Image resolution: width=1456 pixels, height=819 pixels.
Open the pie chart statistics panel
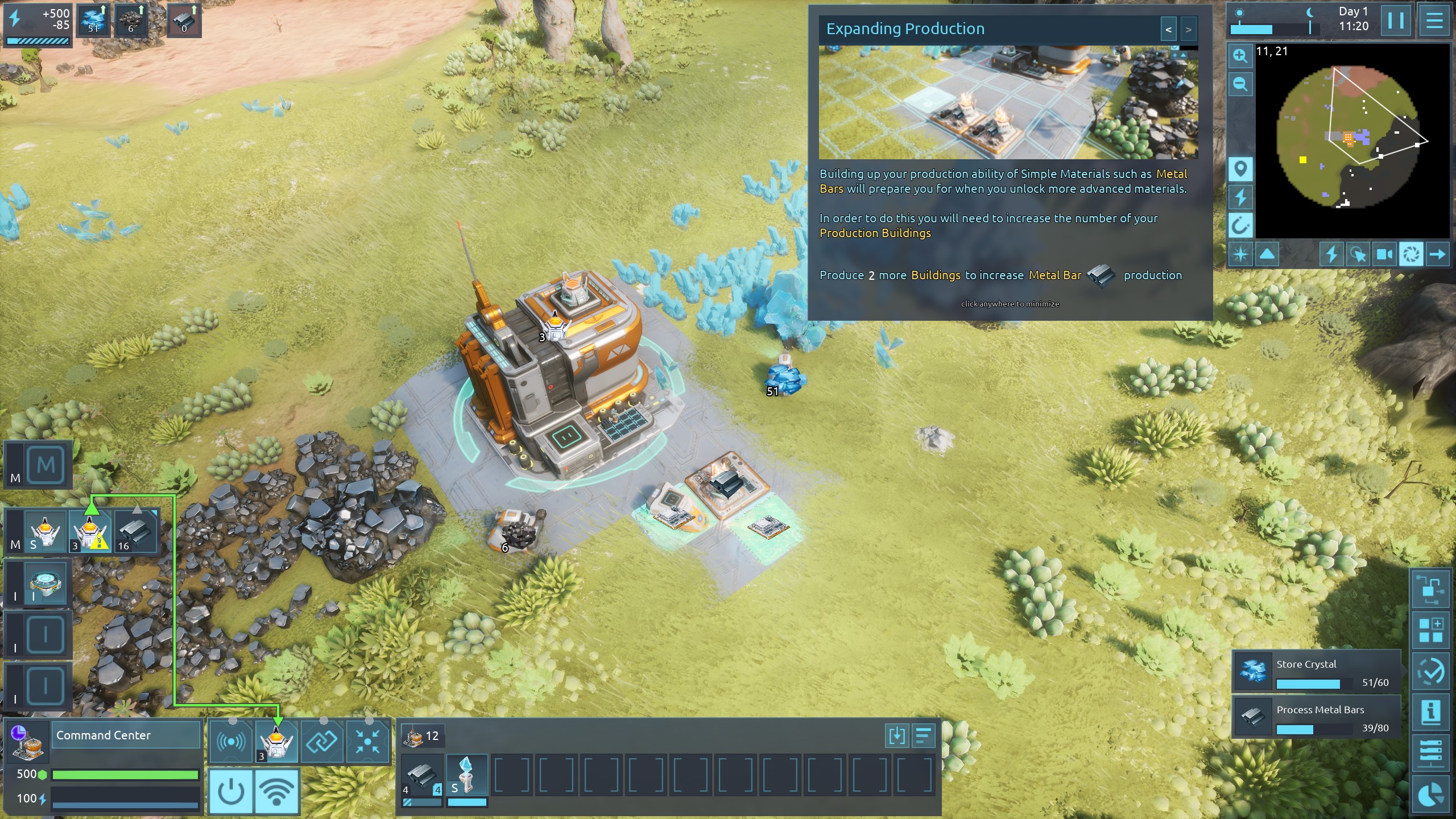1430,795
